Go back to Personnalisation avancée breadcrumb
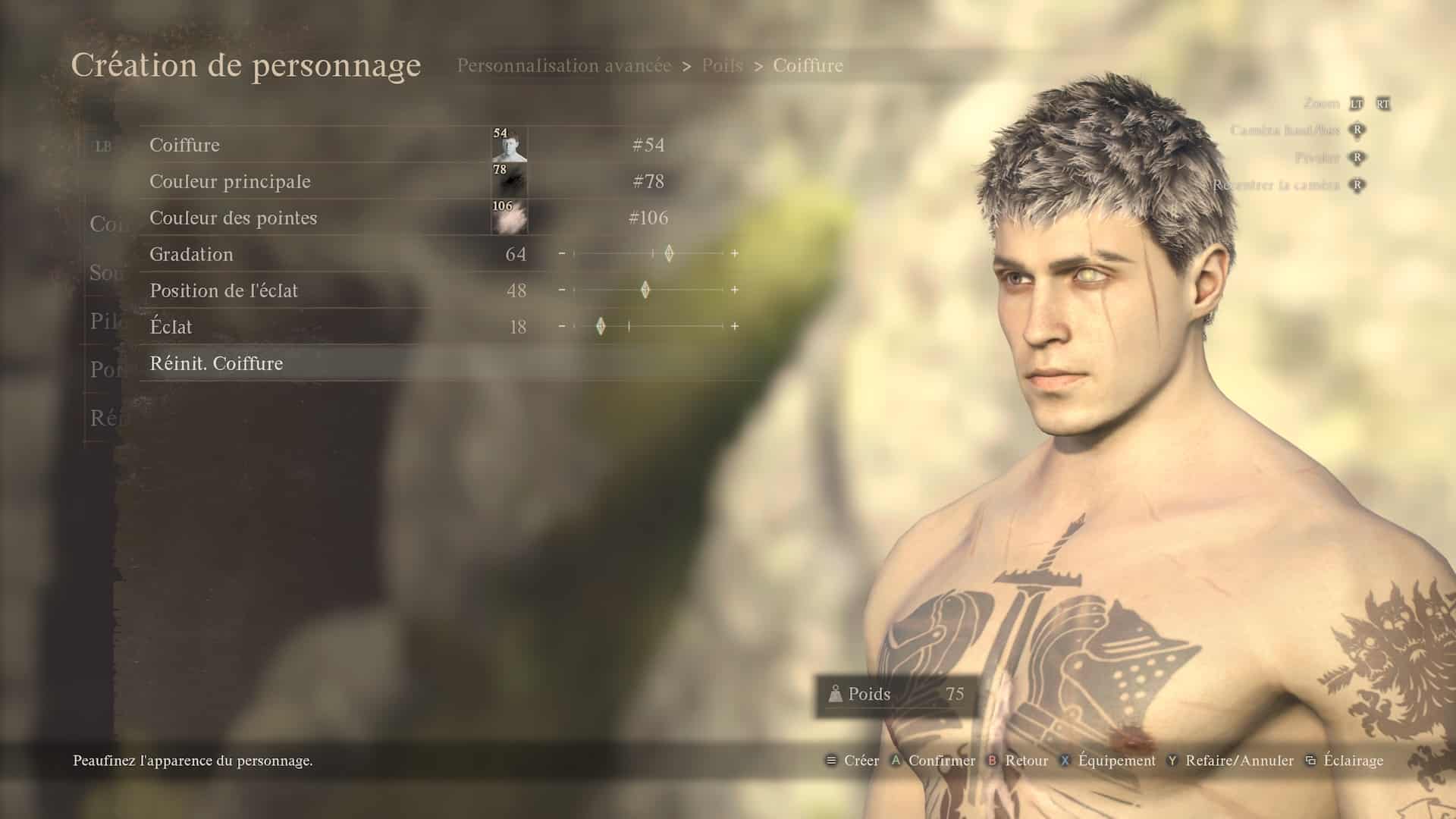This screenshot has width=1456, height=819. point(563,66)
